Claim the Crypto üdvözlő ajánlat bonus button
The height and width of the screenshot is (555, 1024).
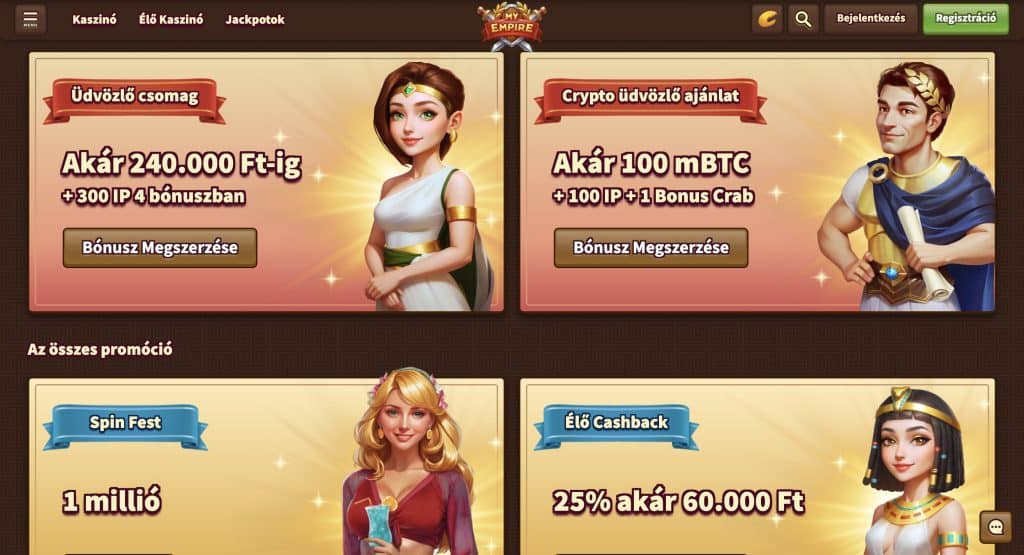pyautogui.click(x=651, y=247)
